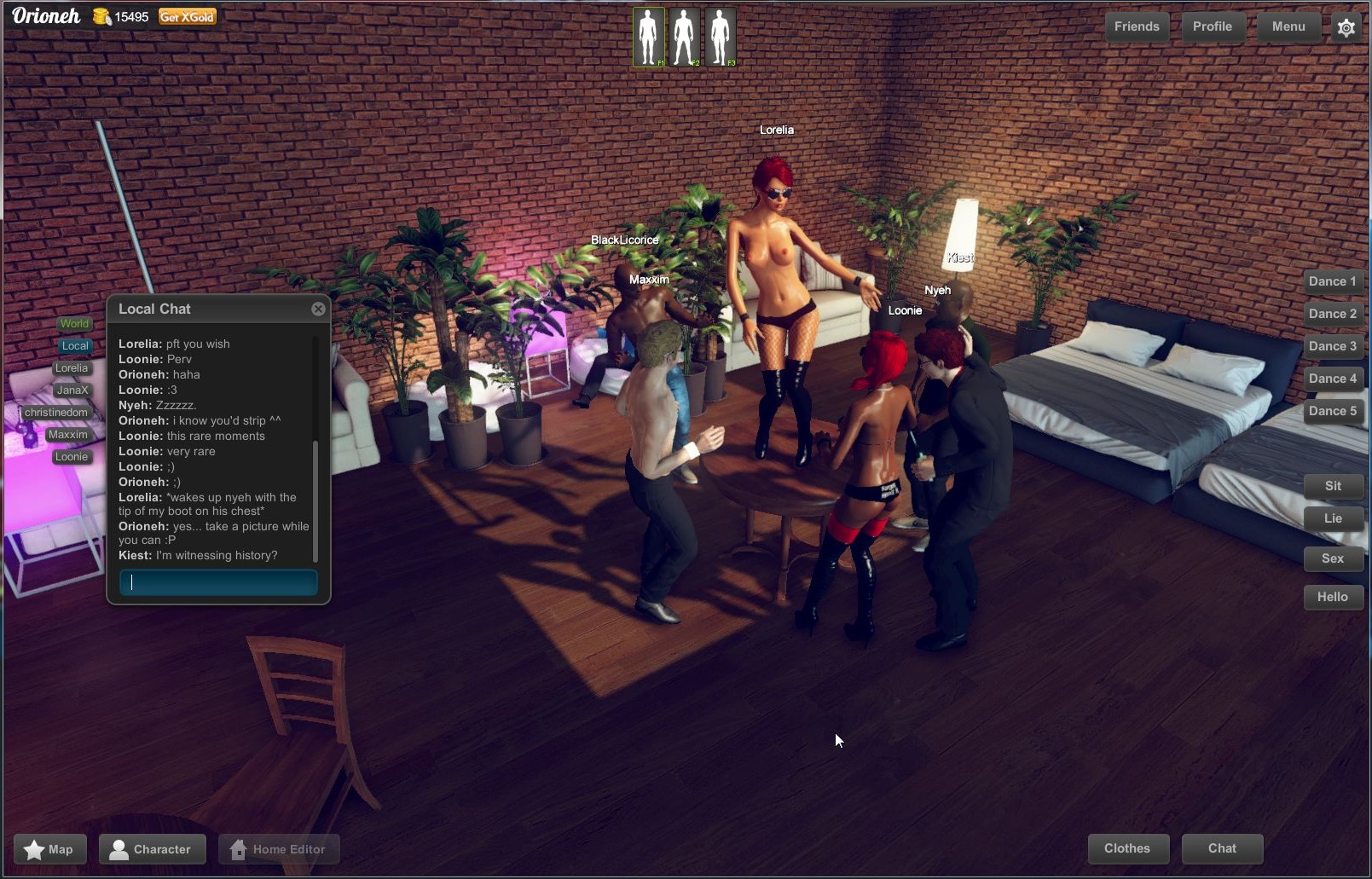1372x879 pixels.
Task: Start the Dance 1 animation
Action: [x=1332, y=280]
